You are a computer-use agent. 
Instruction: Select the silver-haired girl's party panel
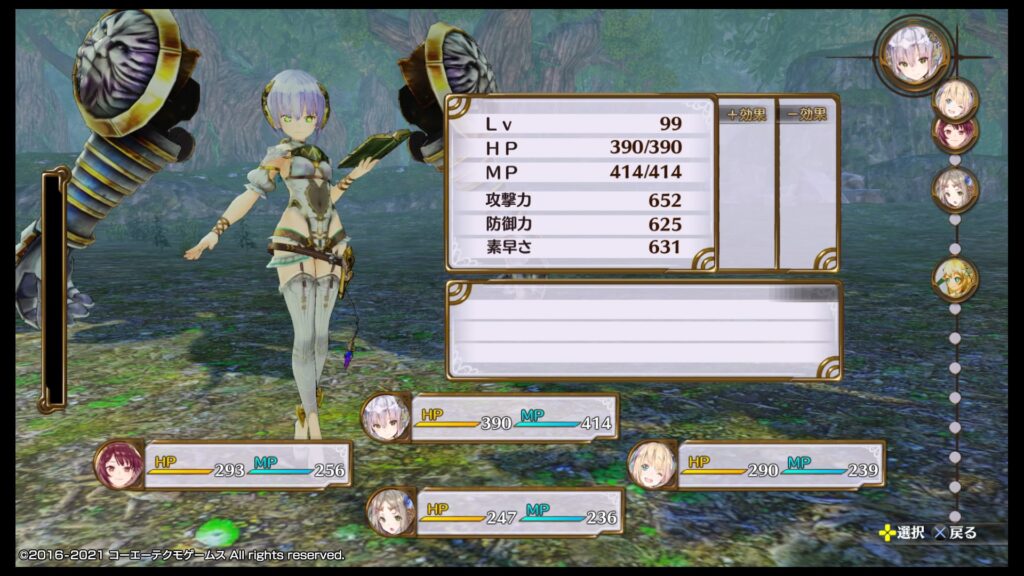point(490,417)
